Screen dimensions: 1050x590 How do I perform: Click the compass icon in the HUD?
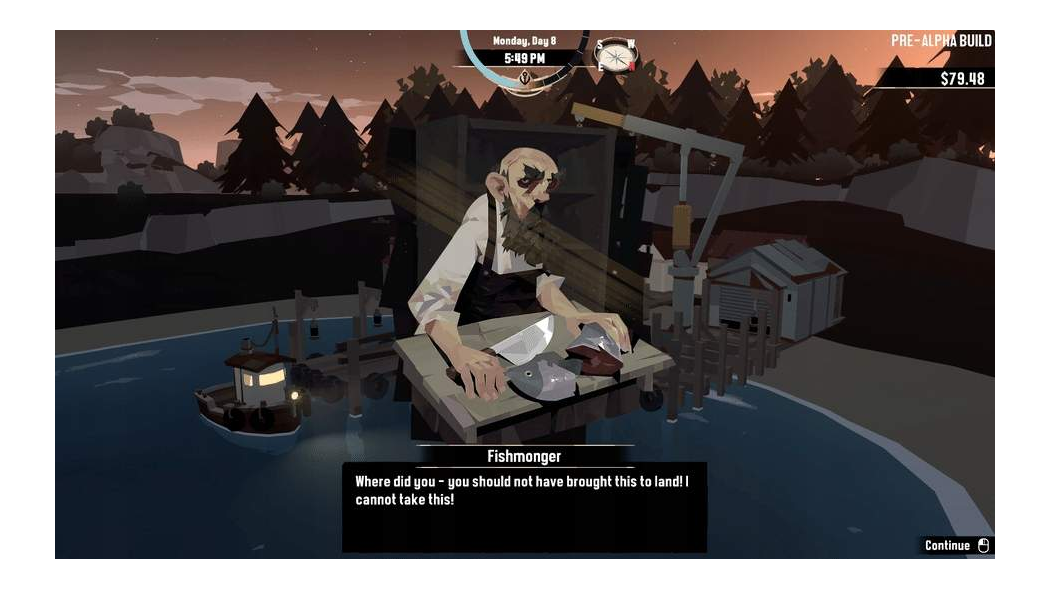pyautogui.click(x=615, y=55)
